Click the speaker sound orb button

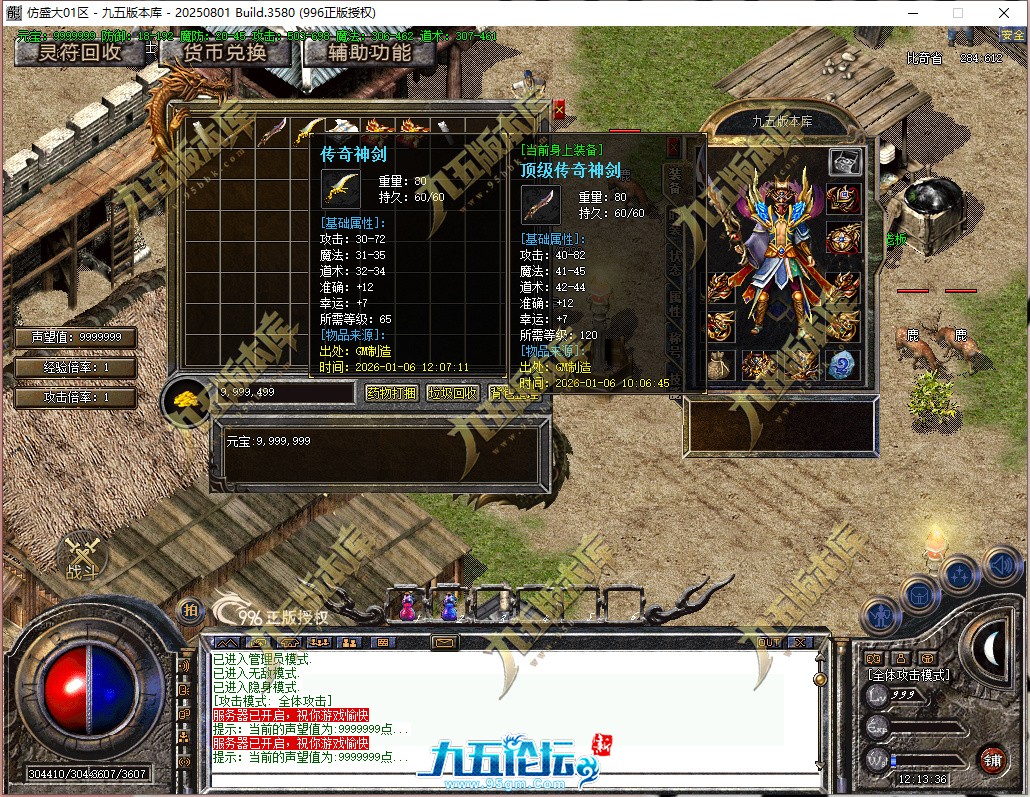[1003, 566]
